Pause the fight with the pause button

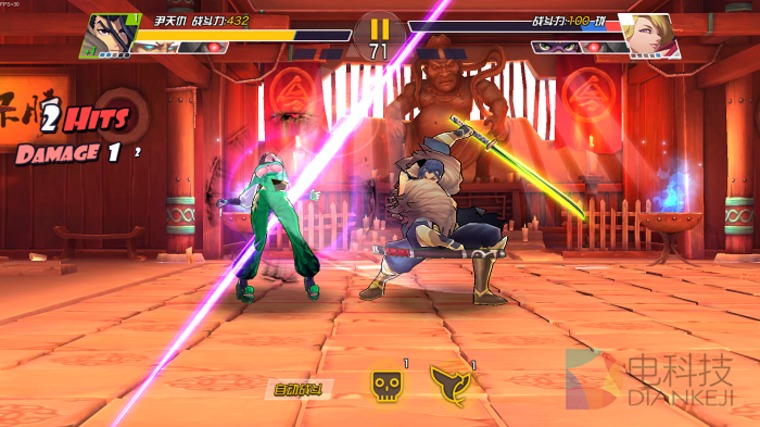point(379,30)
